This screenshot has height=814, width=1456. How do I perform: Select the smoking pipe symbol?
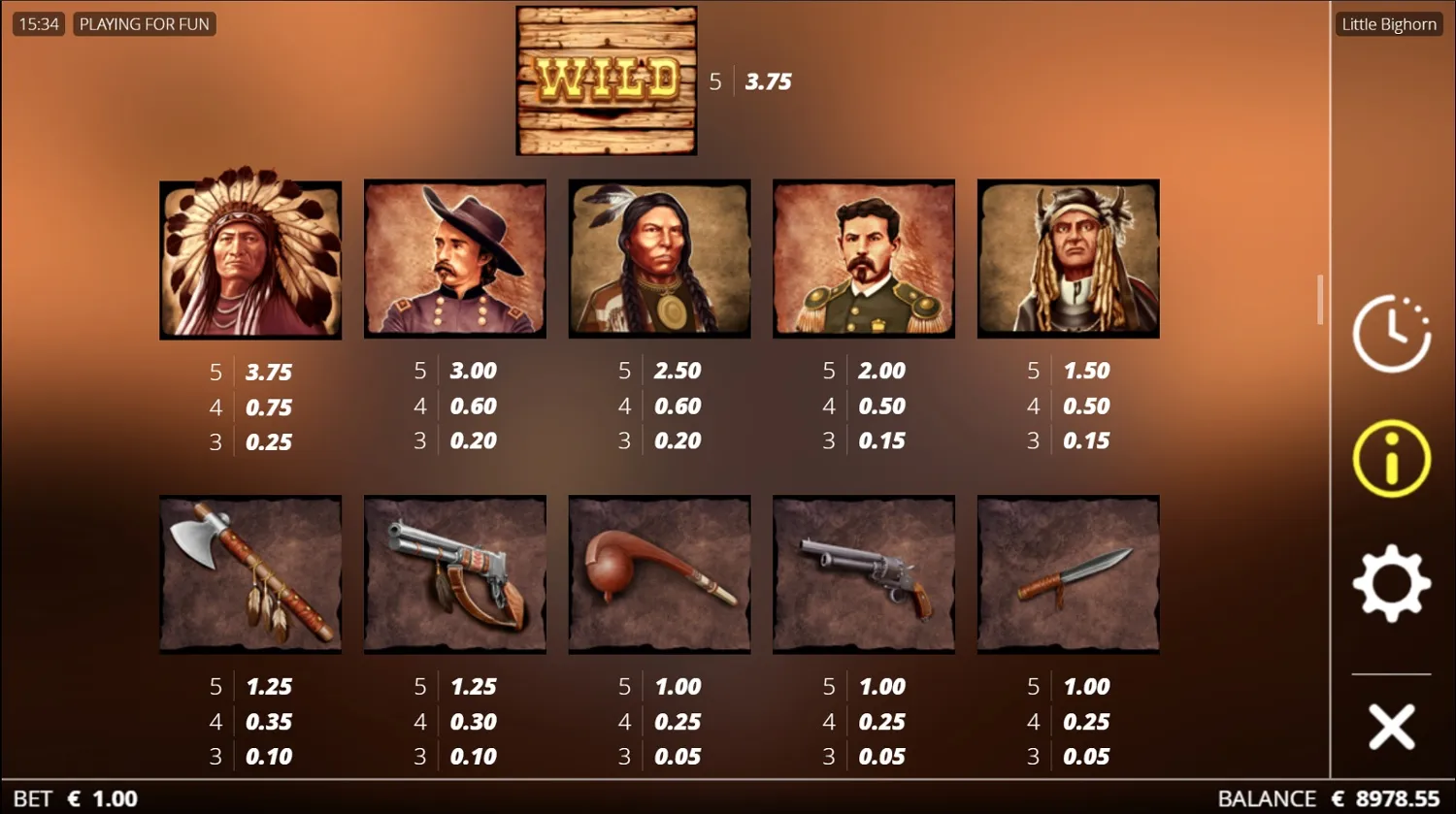[x=659, y=573]
